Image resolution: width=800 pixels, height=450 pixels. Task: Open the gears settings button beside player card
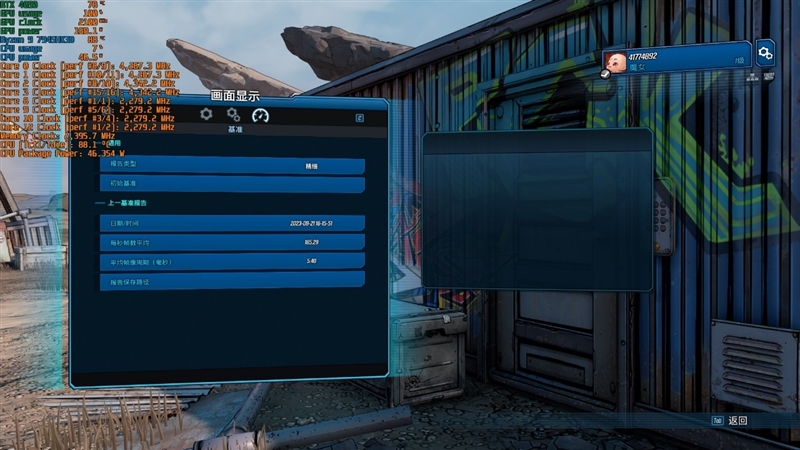[765, 53]
